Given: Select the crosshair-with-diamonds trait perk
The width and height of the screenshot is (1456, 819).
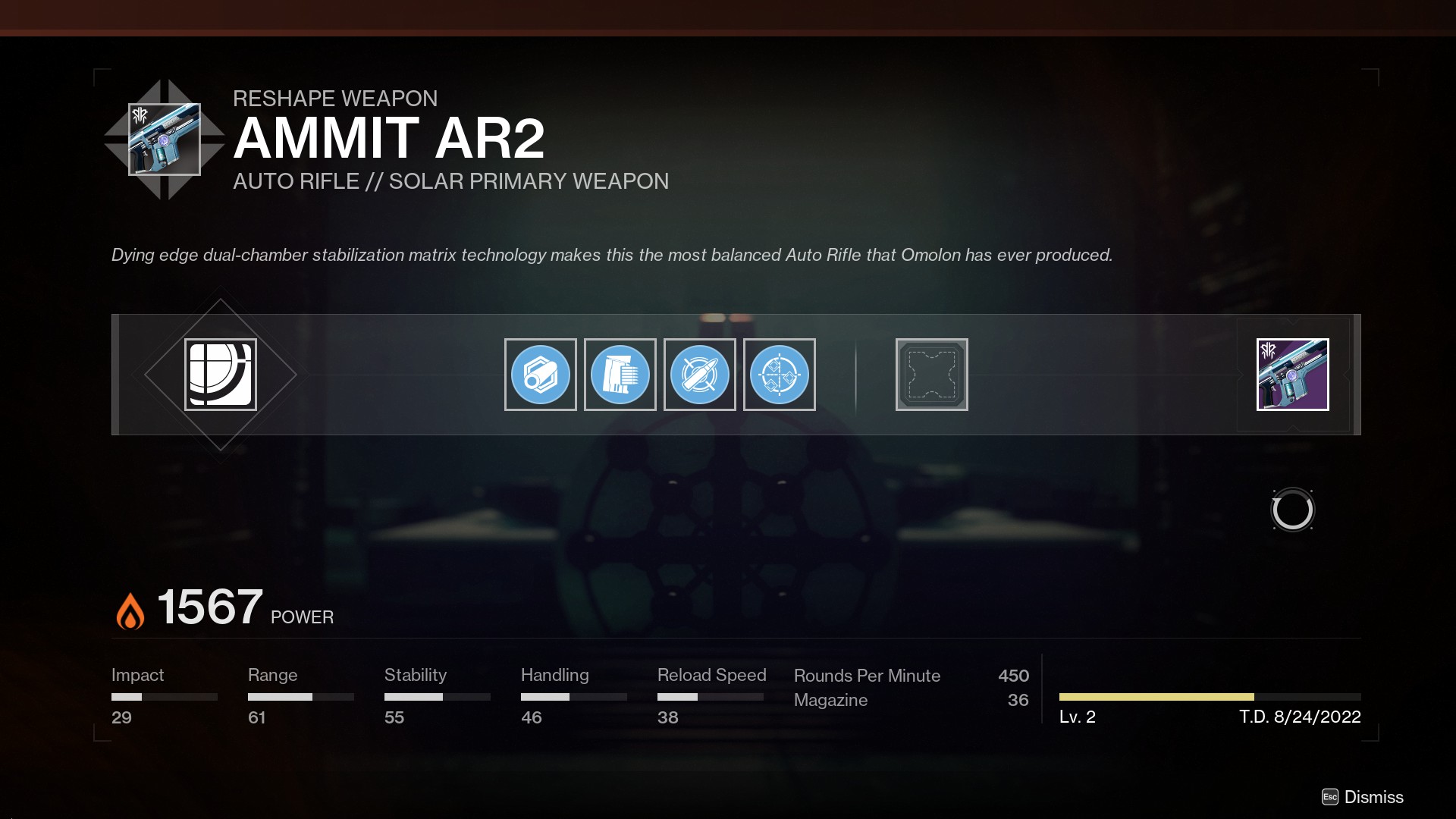Looking at the screenshot, I should (780, 374).
